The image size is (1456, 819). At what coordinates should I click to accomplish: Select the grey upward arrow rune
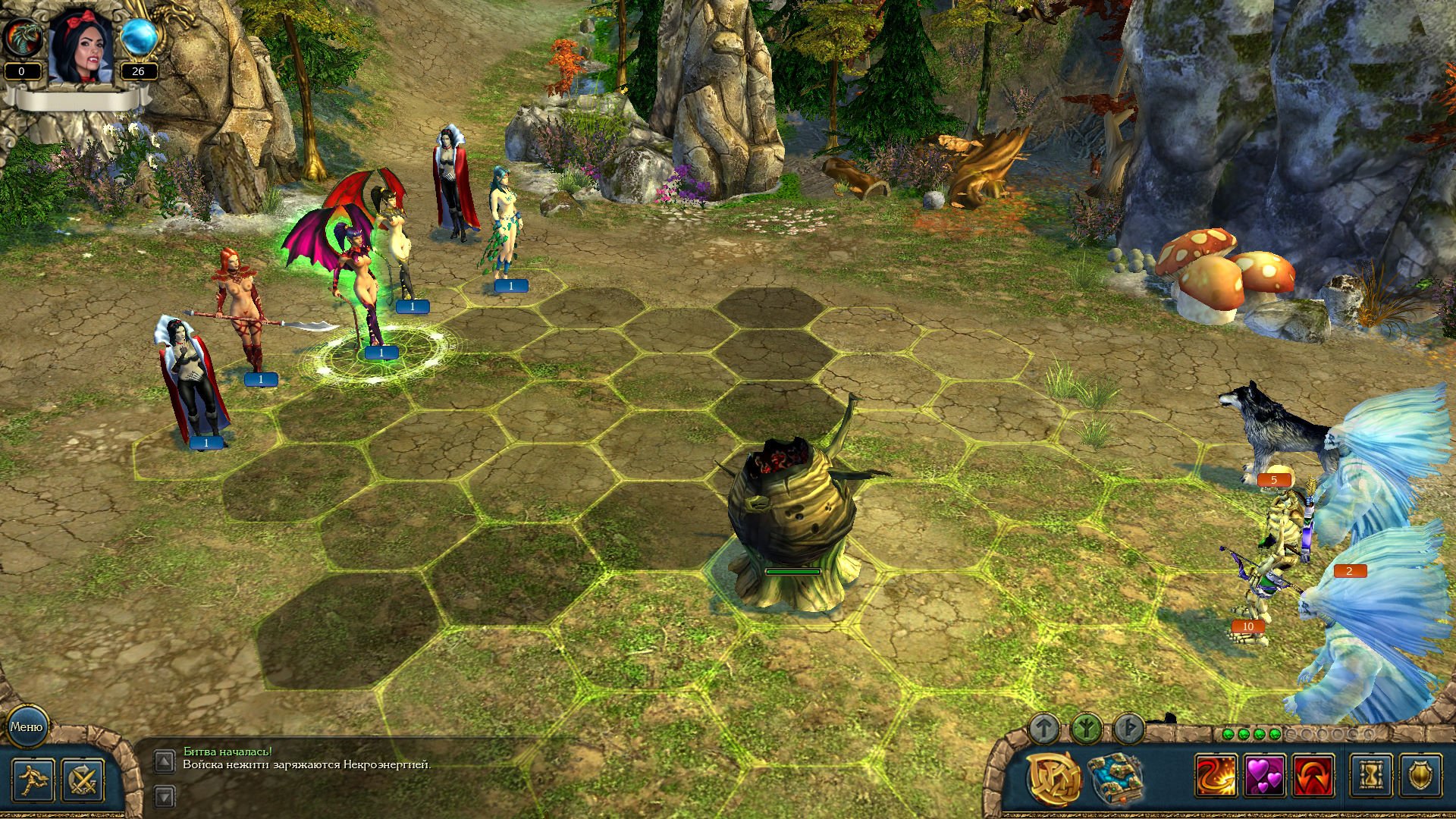[x=1044, y=730]
